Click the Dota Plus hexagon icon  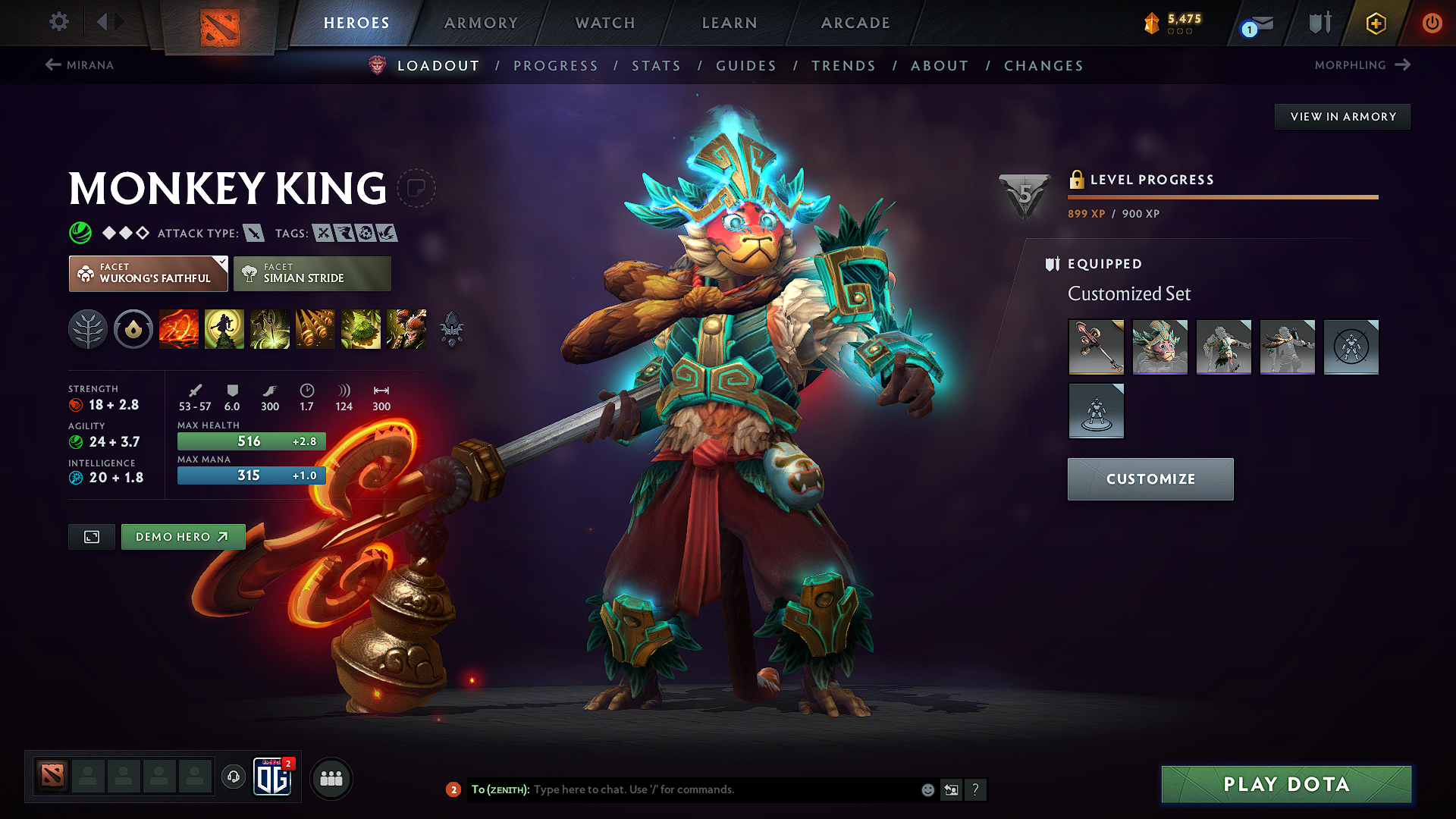click(1375, 23)
